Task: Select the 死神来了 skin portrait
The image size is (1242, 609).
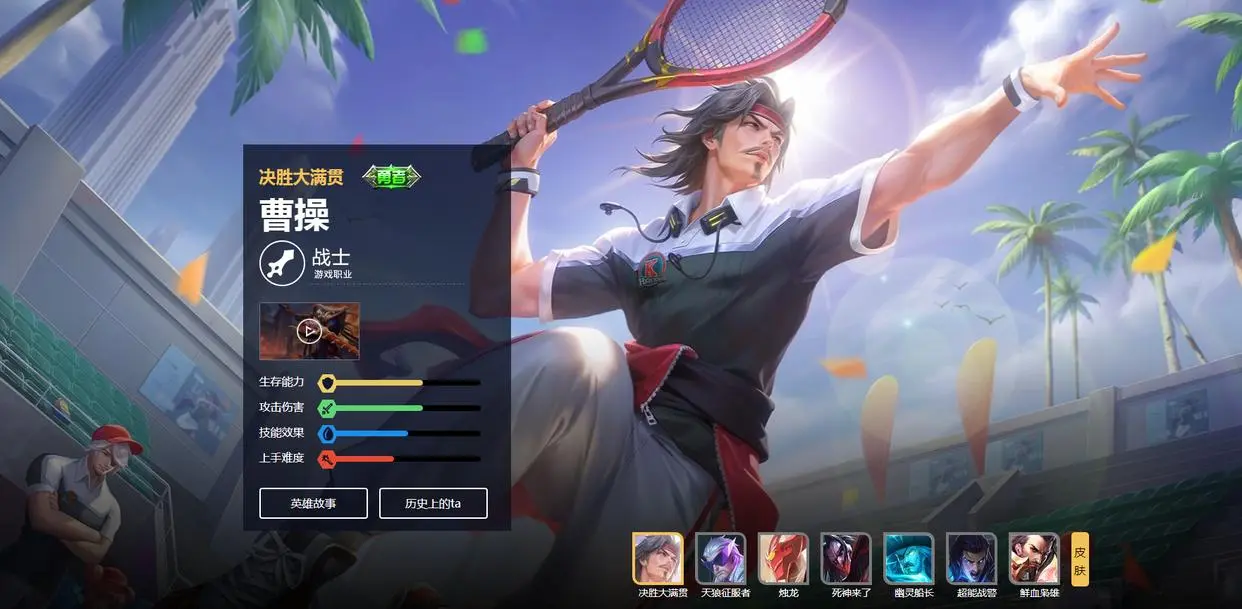Action: [846, 558]
